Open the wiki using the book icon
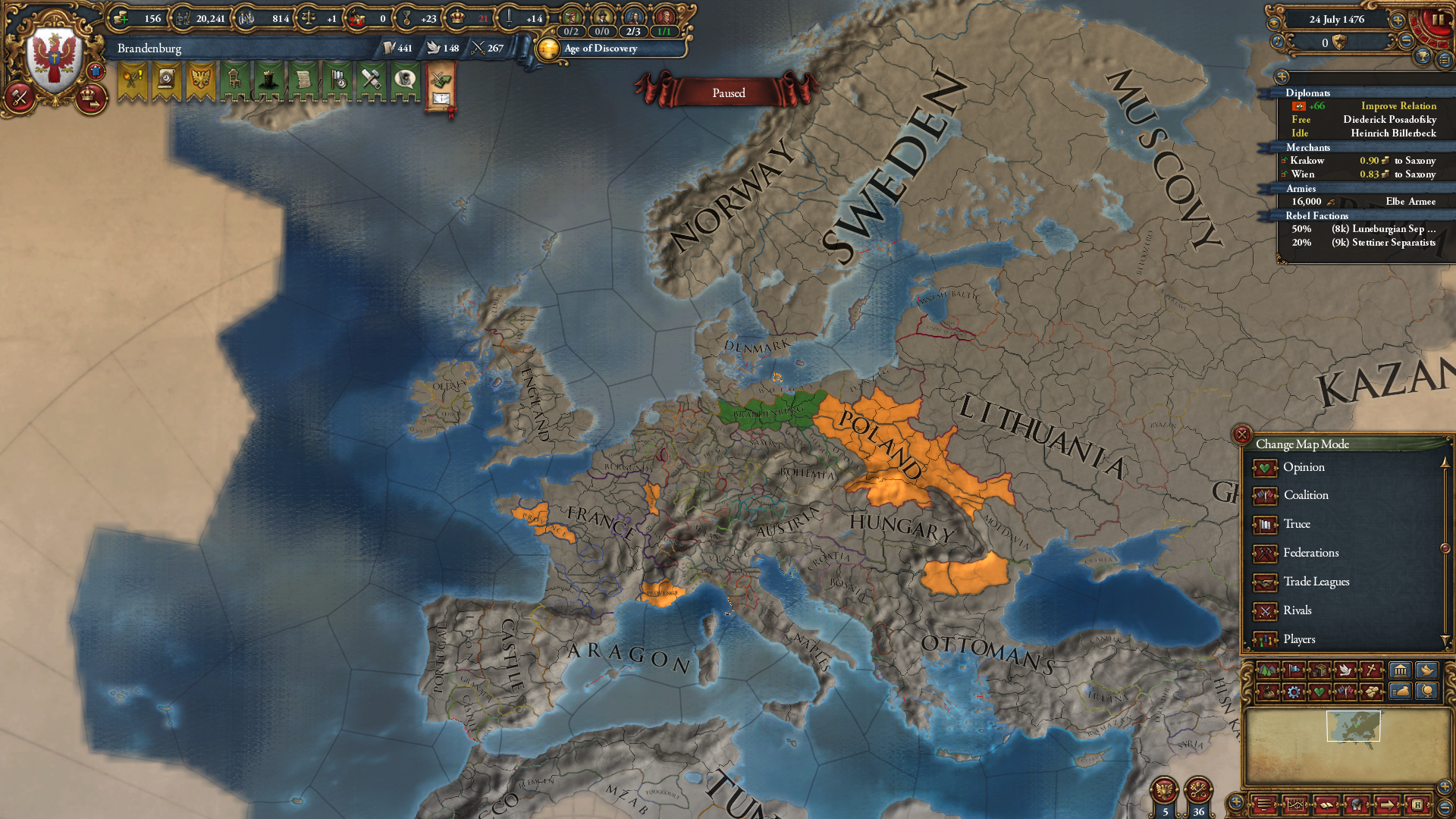This screenshot has height=819, width=1456. [1326, 805]
